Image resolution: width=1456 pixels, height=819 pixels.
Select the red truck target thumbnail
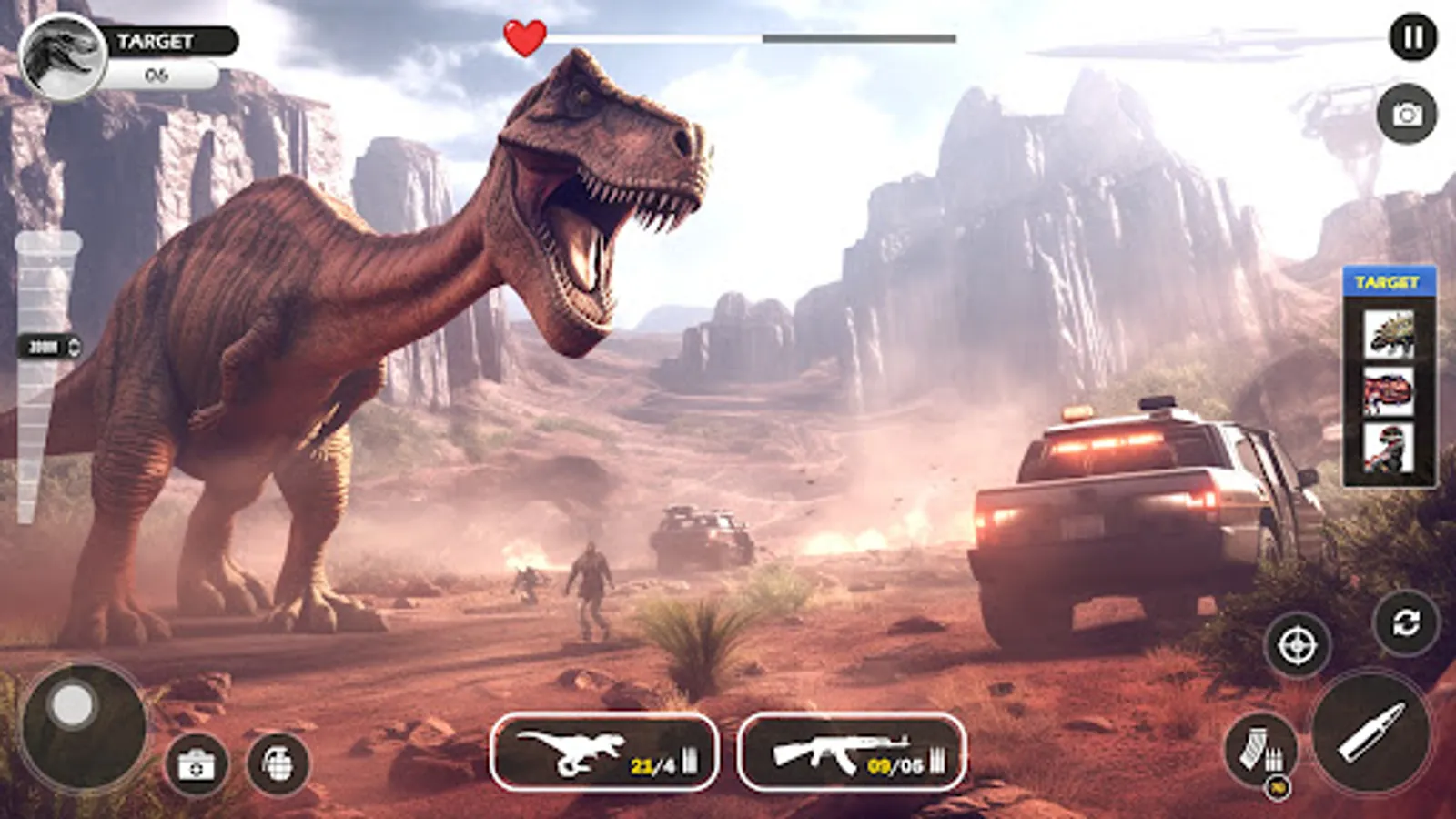coord(1390,391)
